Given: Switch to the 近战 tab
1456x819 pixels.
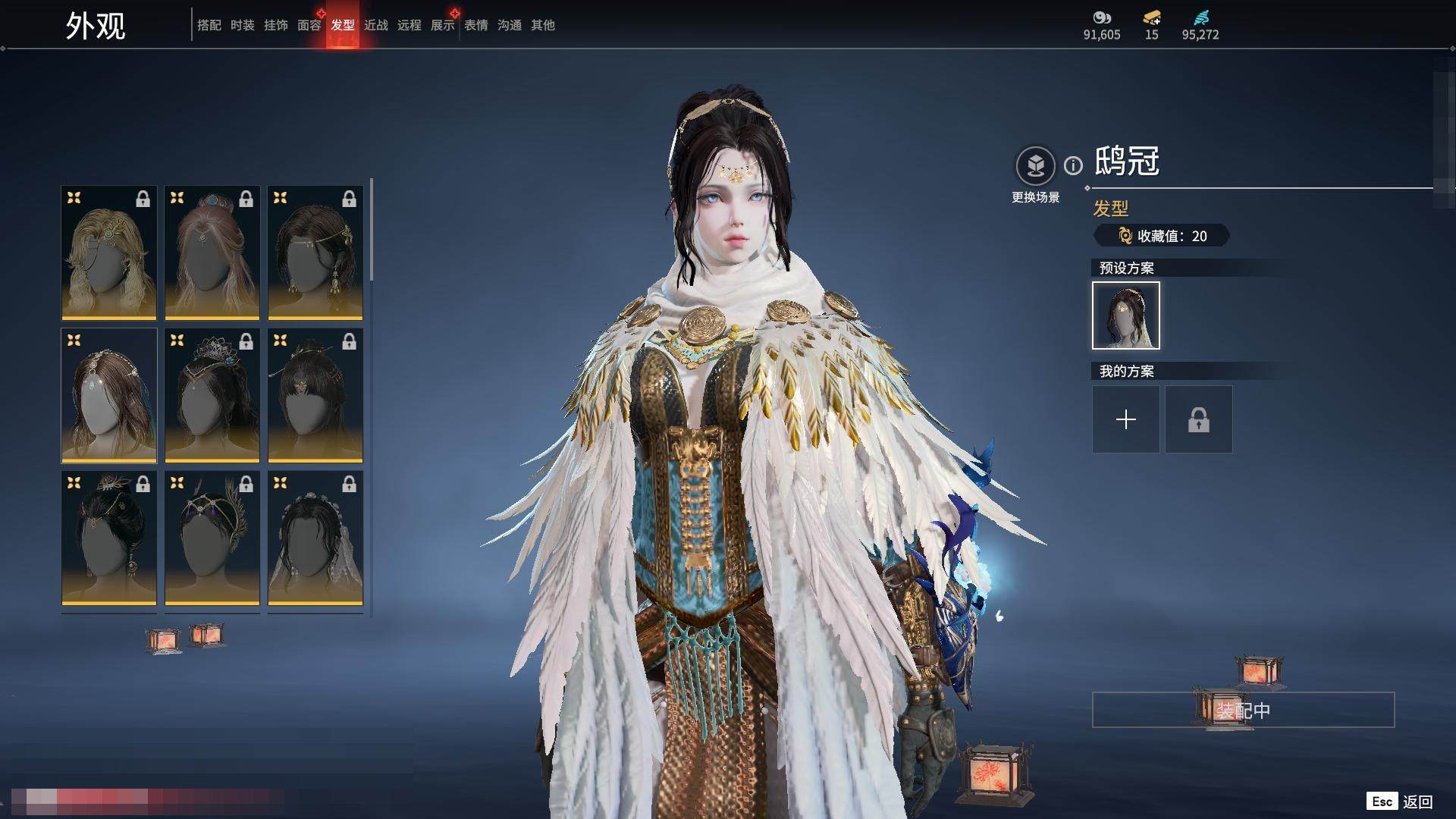Looking at the screenshot, I should pyautogui.click(x=375, y=25).
